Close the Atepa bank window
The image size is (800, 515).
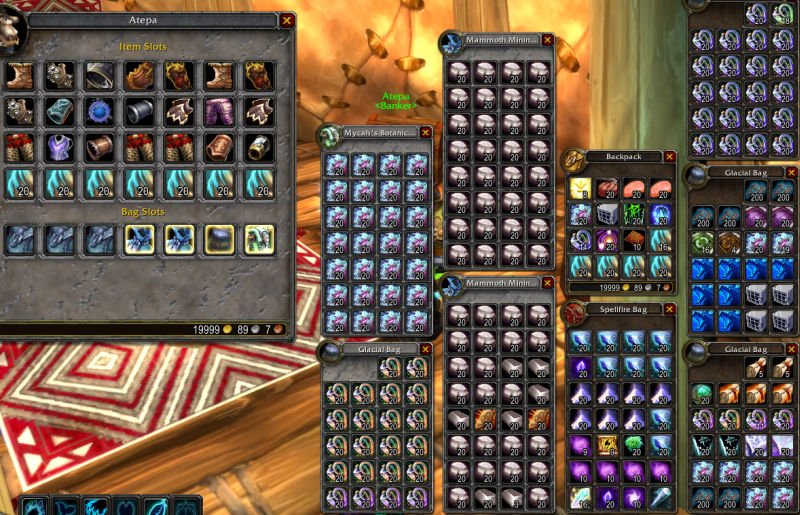point(287,20)
